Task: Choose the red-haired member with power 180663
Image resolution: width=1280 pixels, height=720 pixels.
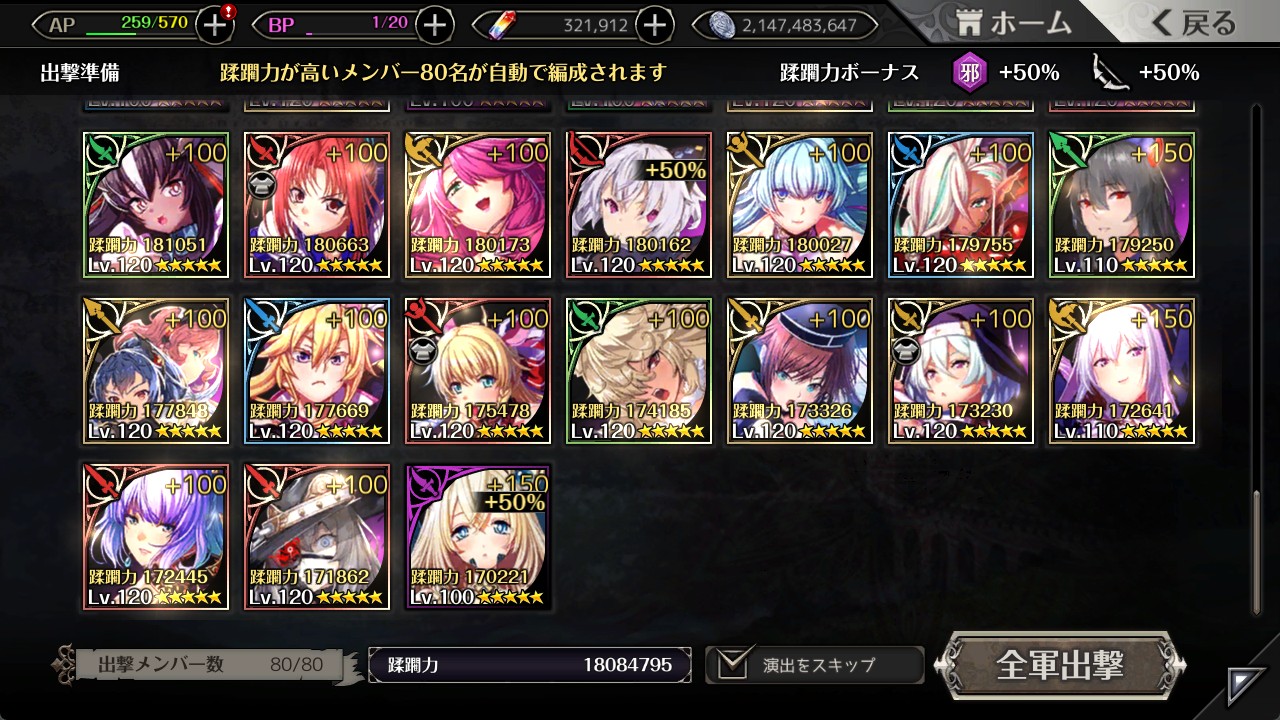Action: pos(317,205)
